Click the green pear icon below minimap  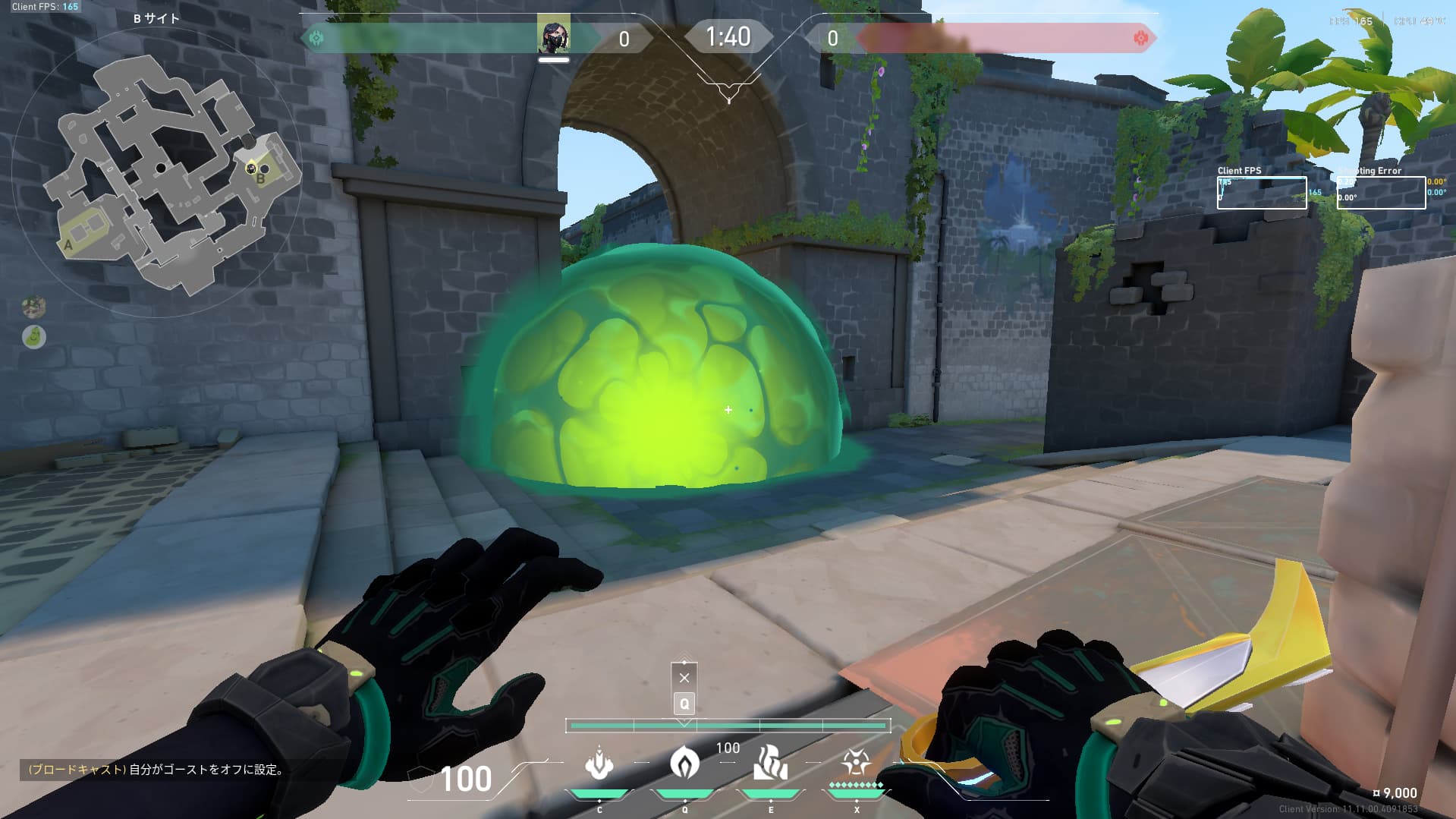pos(34,336)
